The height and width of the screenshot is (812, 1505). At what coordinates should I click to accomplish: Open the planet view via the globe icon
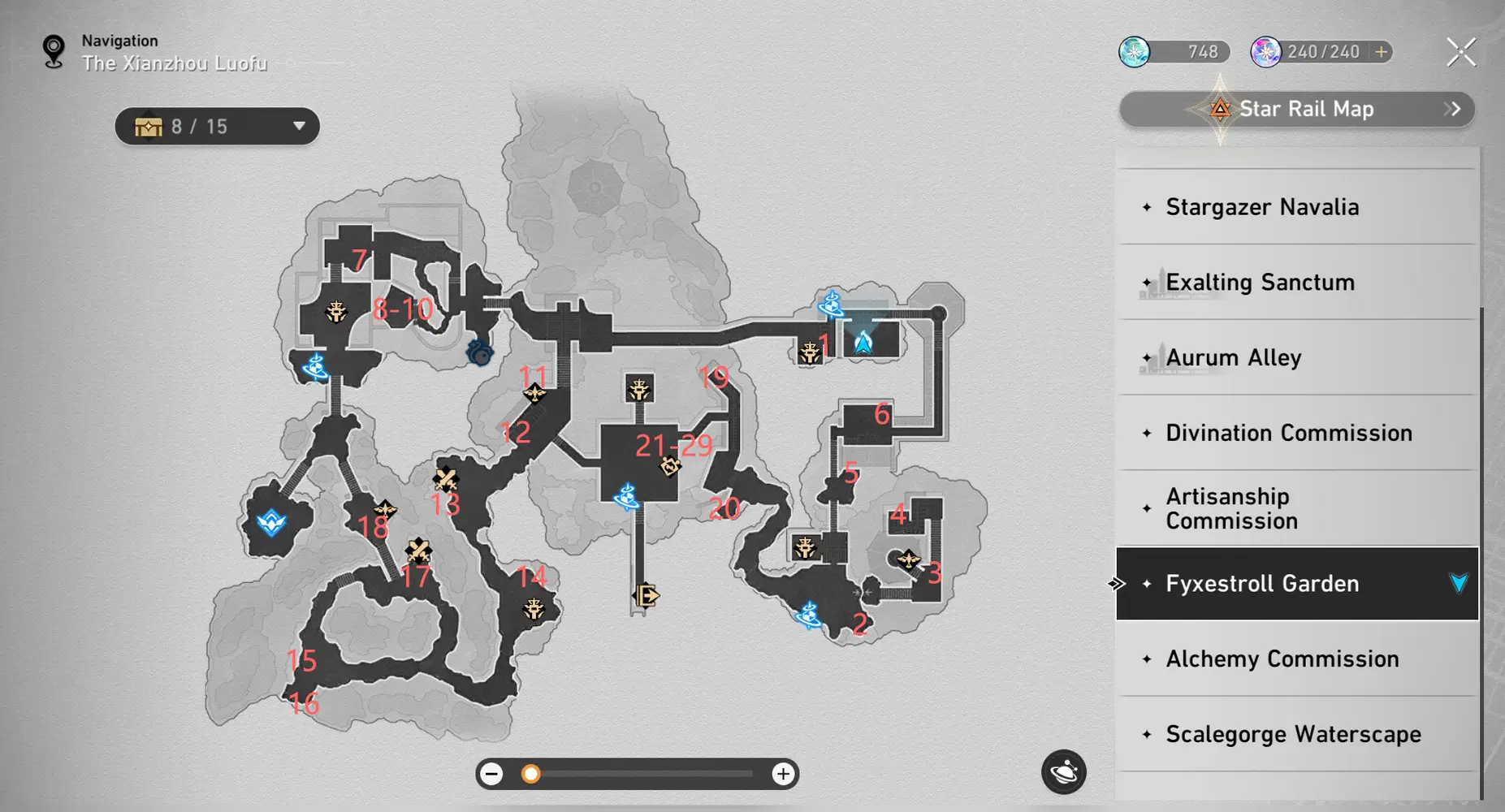1062,772
